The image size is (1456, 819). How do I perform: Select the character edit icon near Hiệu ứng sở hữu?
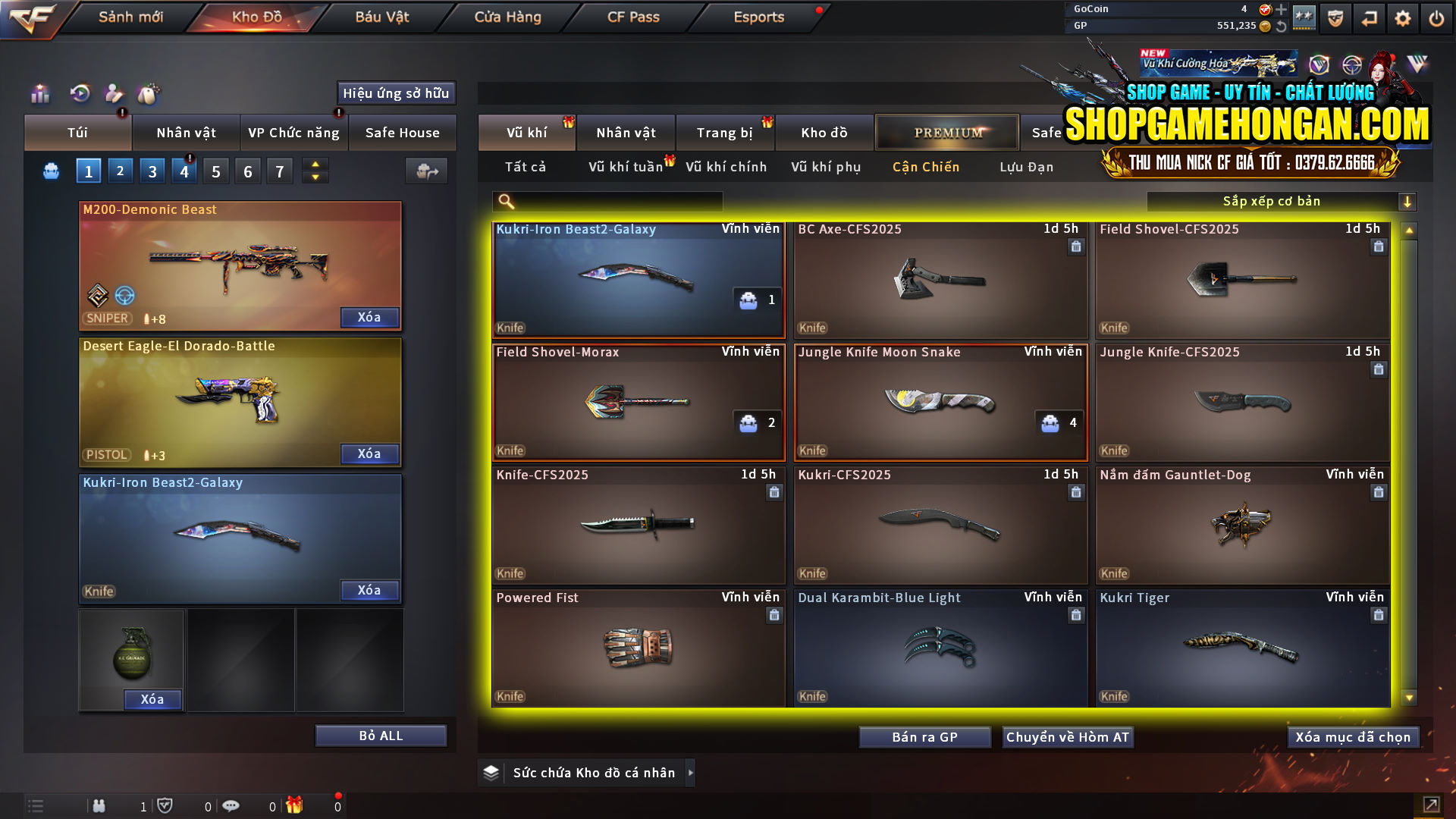(x=114, y=94)
